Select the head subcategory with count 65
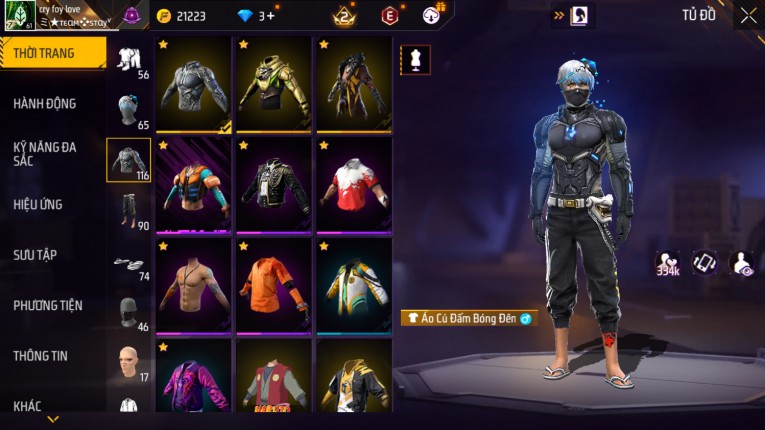Image resolution: width=765 pixels, height=430 pixels. pyautogui.click(x=129, y=110)
